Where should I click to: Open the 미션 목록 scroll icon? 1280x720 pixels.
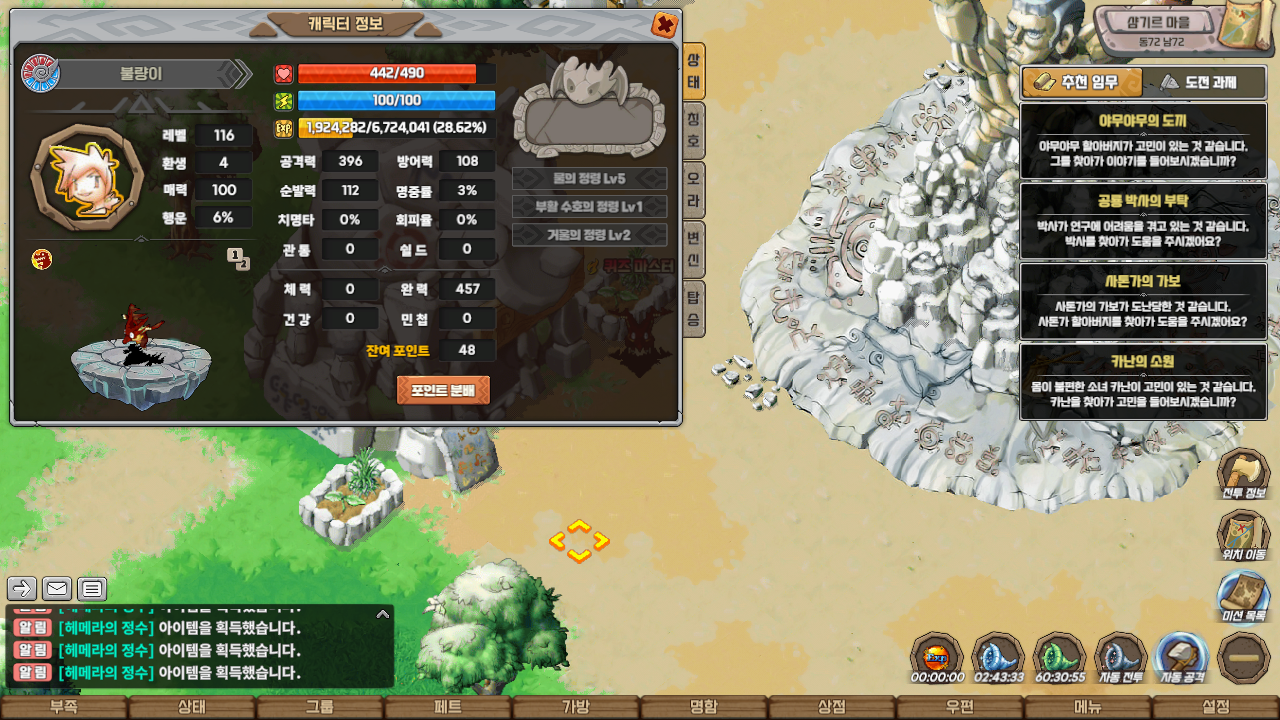[x=1243, y=596]
